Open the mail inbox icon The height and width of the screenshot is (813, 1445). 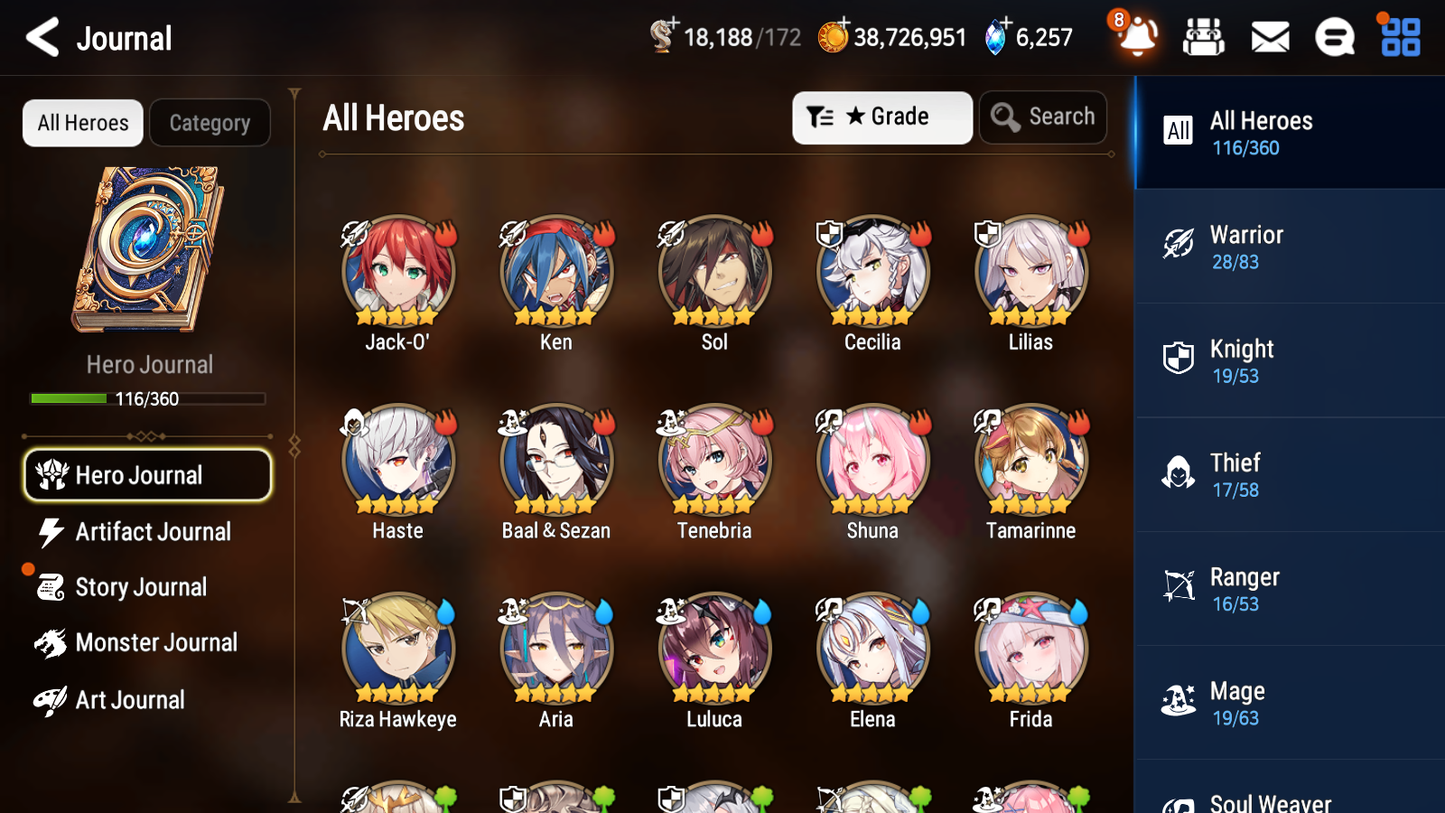point(1269,37)
